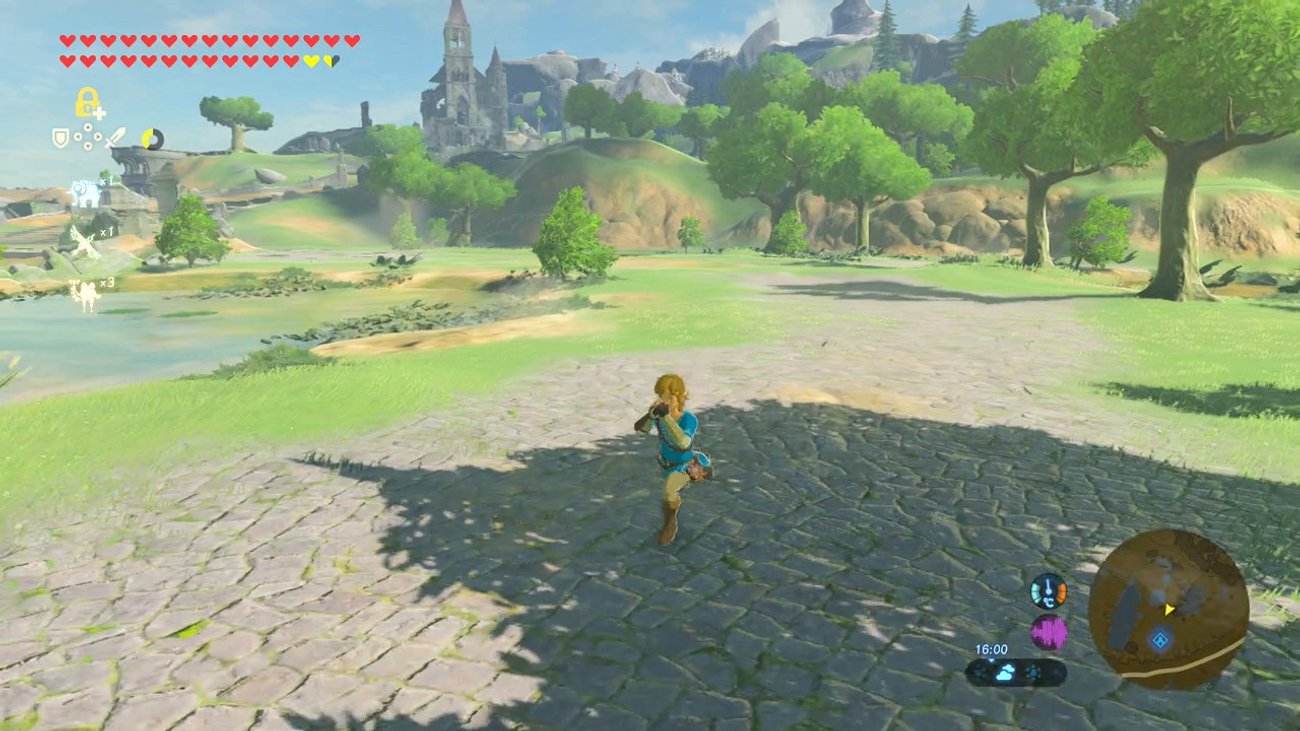
Task: Click the yellow player arrow on the minimap
Action: [1168, 611]
